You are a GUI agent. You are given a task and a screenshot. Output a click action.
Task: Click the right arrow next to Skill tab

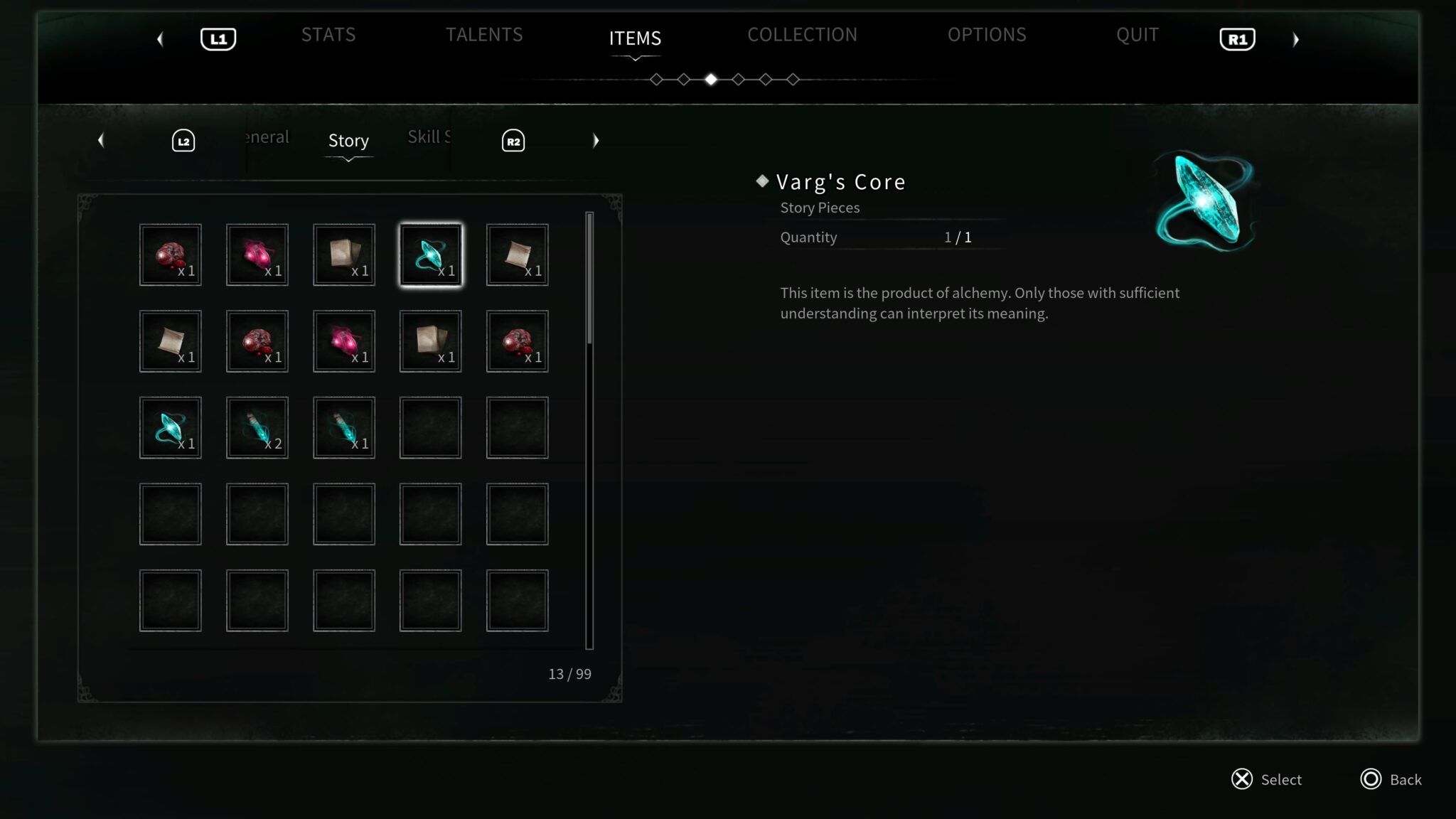coord(596,140)
